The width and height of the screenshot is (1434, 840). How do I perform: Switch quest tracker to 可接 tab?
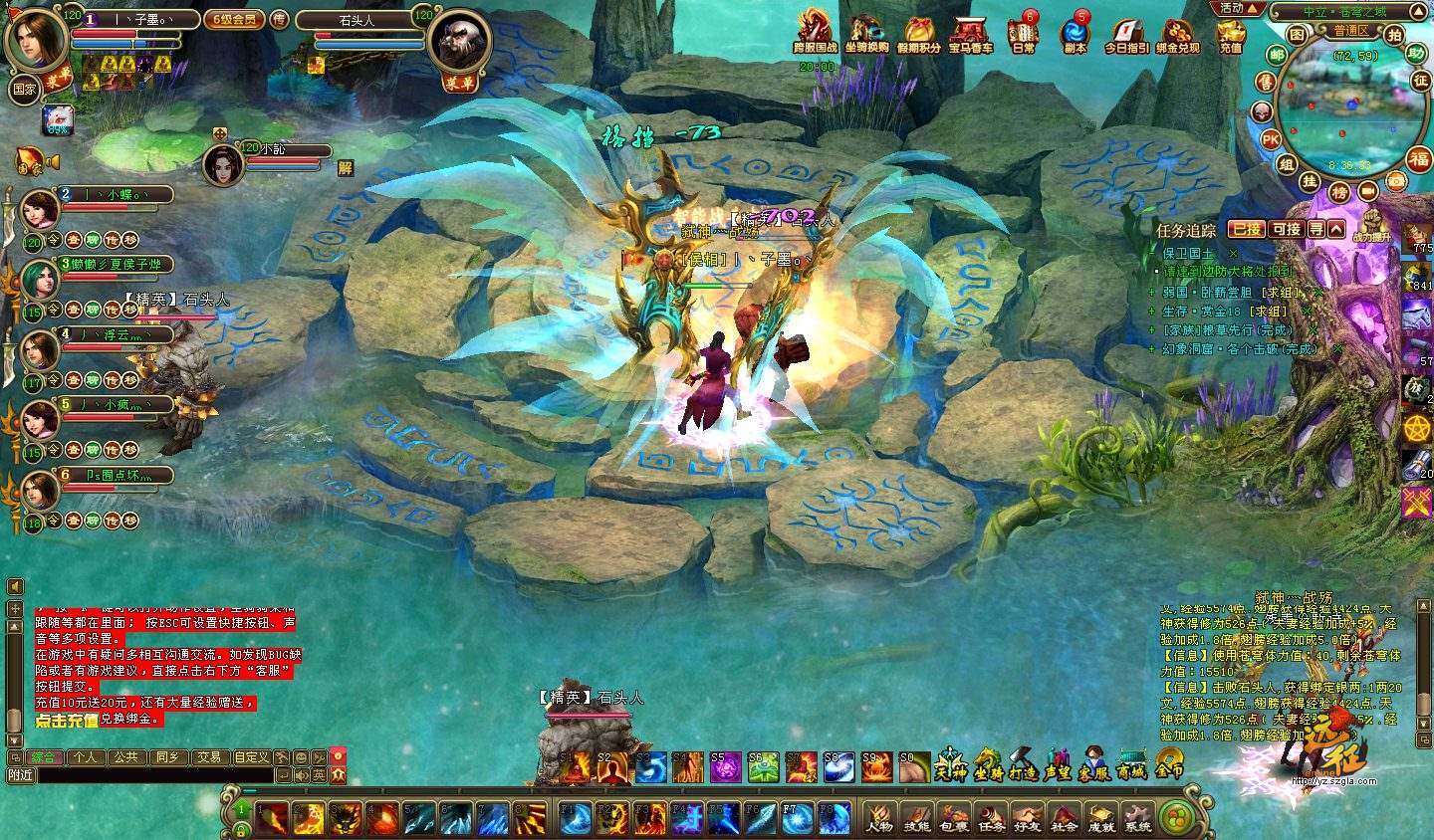coord(1287,229)
